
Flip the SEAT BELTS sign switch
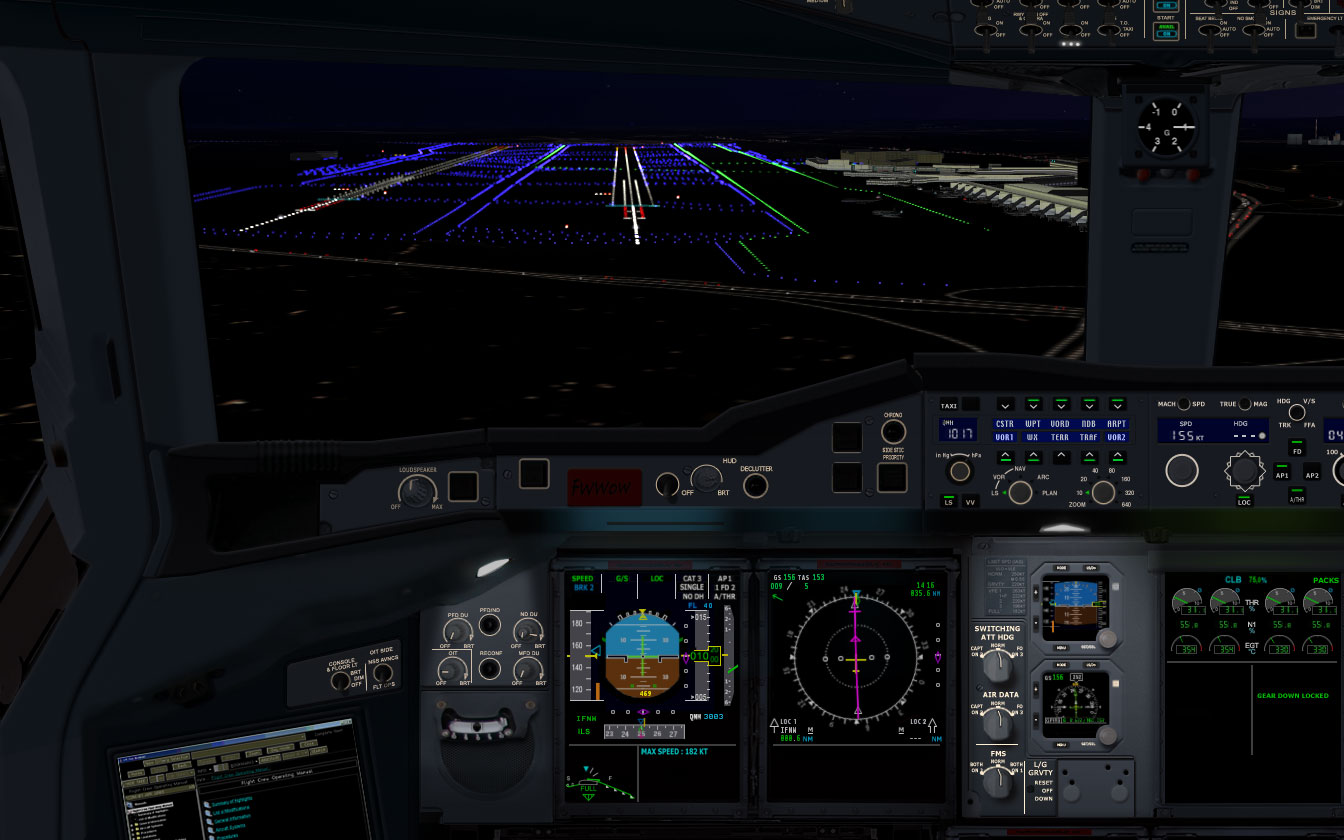pyautogui.click(x=1210, y=30)
